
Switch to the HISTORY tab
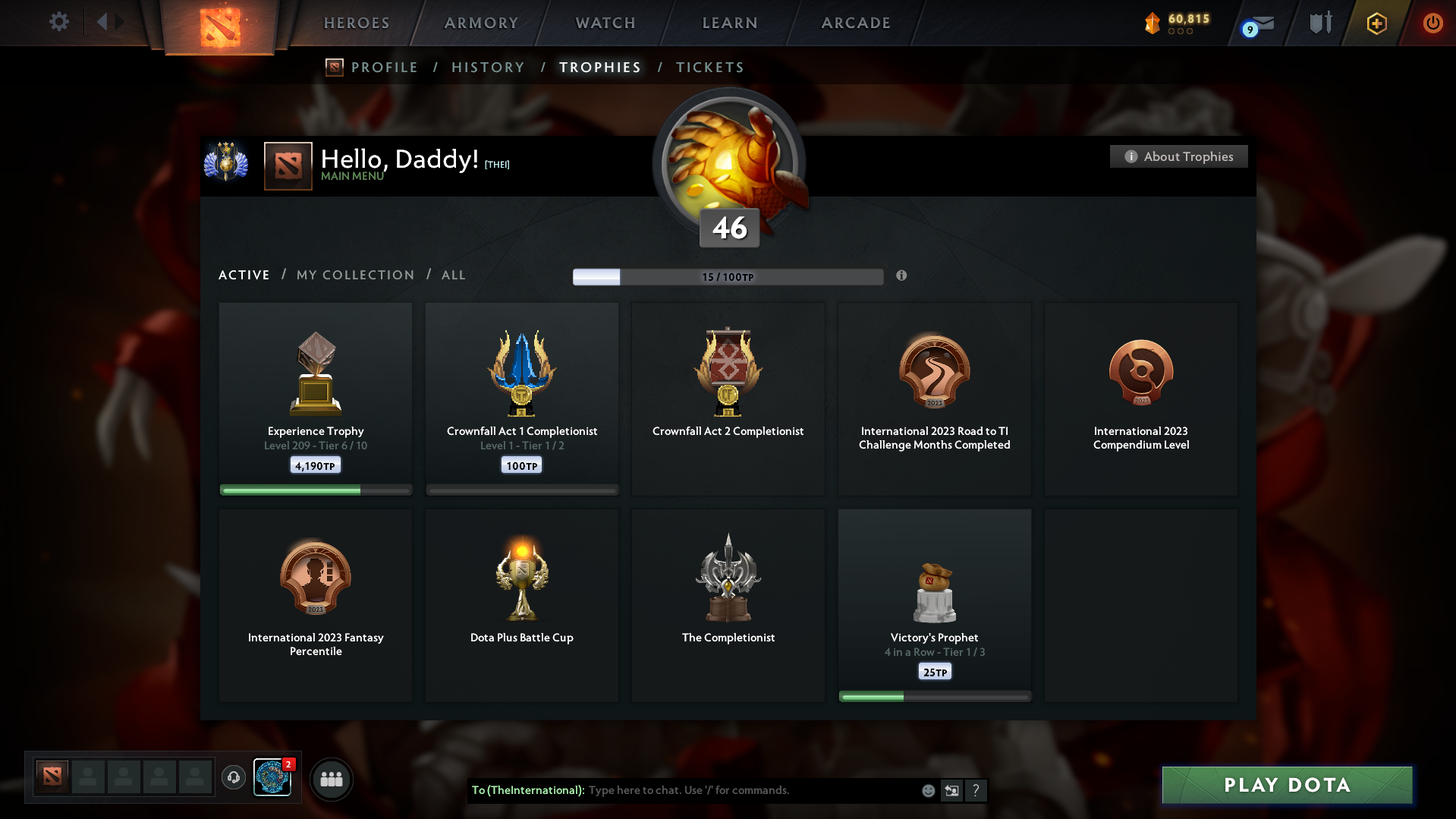(488, 67)
